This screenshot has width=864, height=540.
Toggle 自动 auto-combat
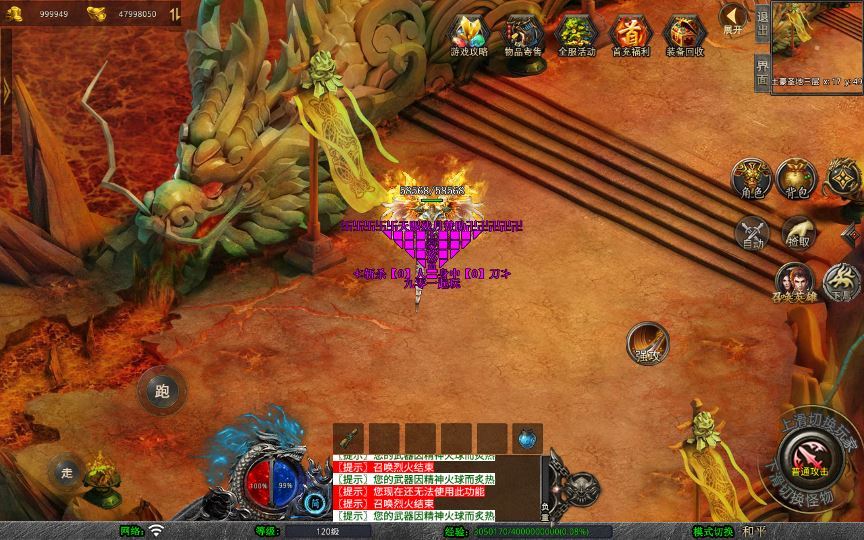[x=752, y=233]
